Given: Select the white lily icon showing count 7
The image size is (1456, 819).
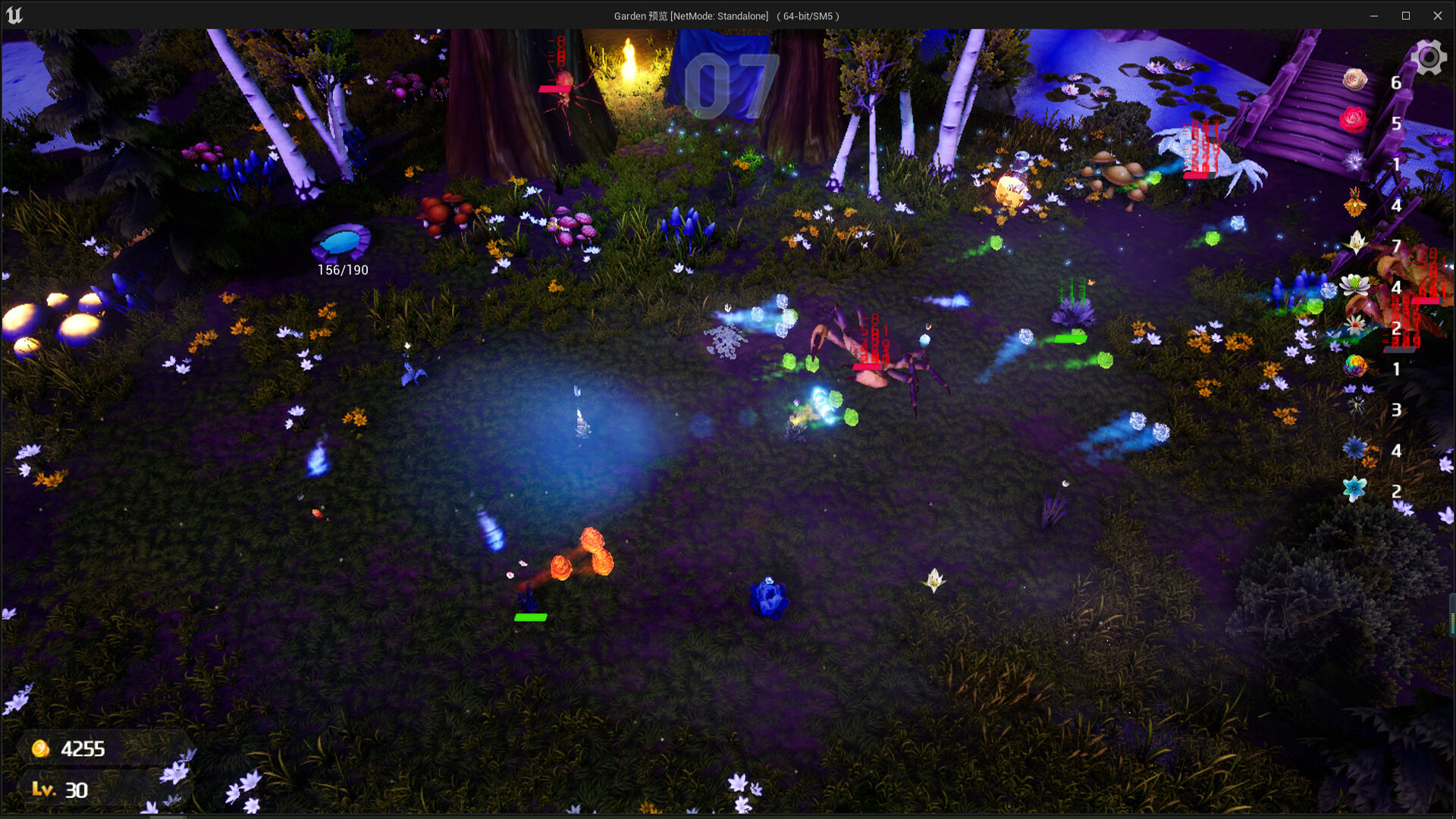Looking at the screenshot, I should [1355, 242].
